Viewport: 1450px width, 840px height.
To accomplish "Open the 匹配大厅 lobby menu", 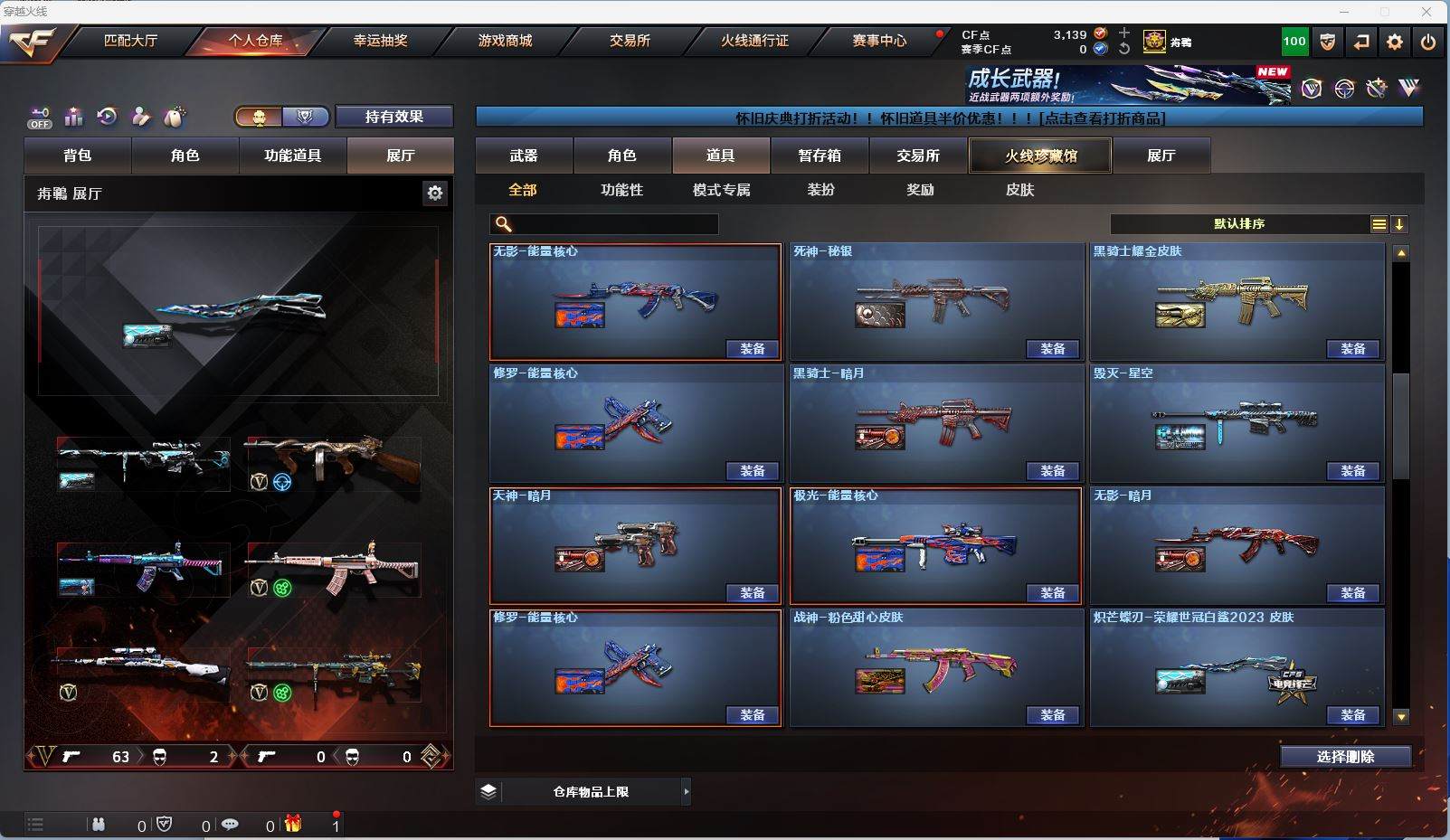I will (130, 41).
